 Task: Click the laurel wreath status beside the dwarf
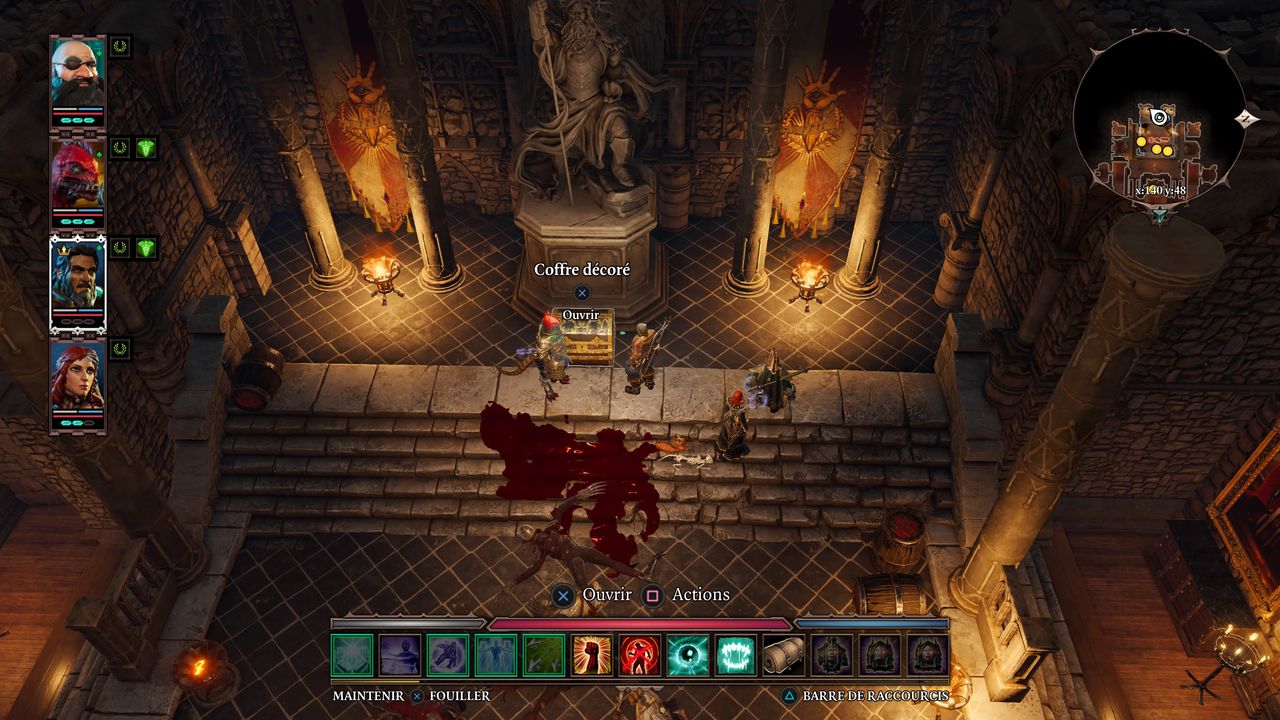(x=120, y=46)
